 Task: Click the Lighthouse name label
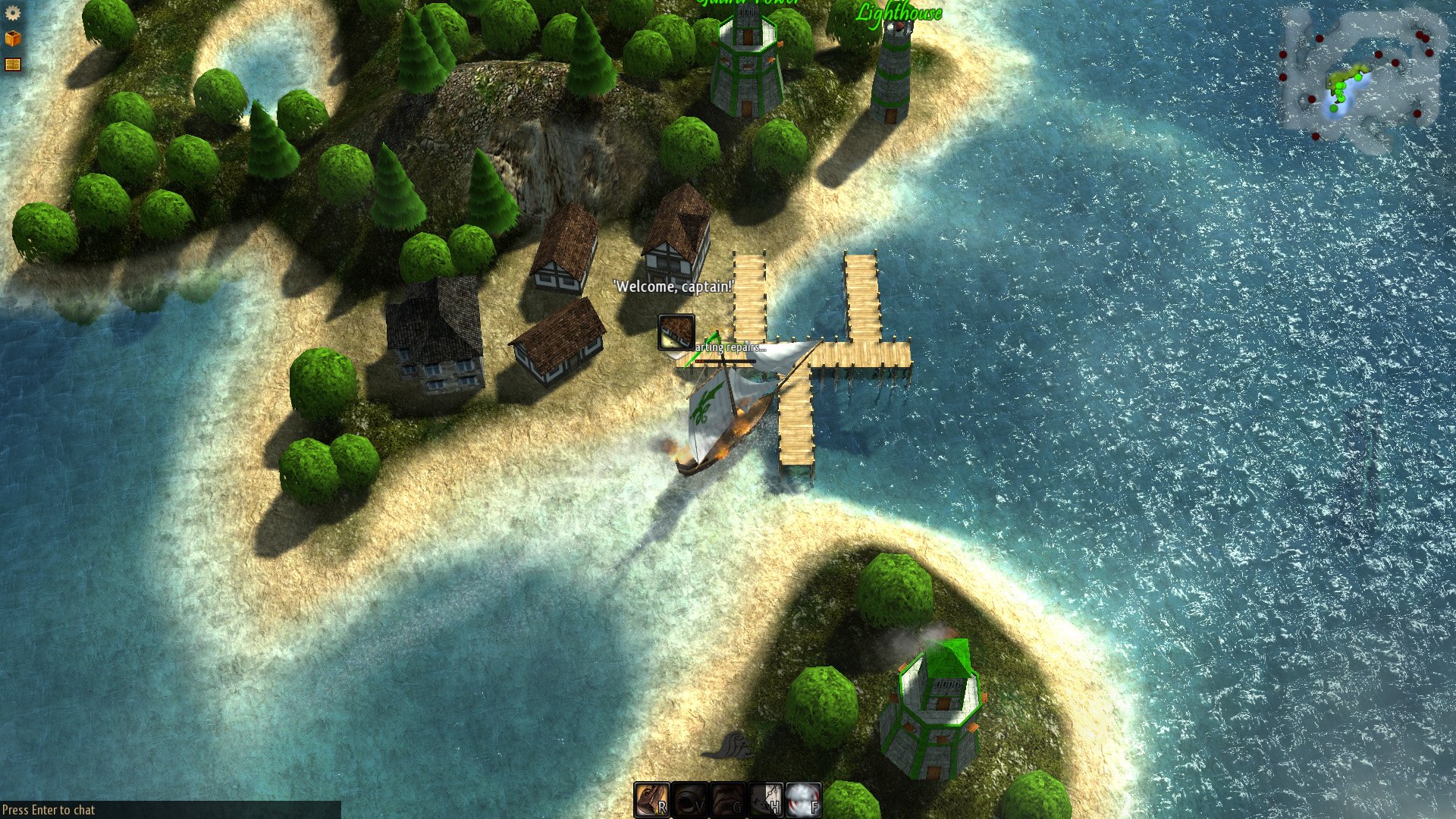(x=899, y=11)
